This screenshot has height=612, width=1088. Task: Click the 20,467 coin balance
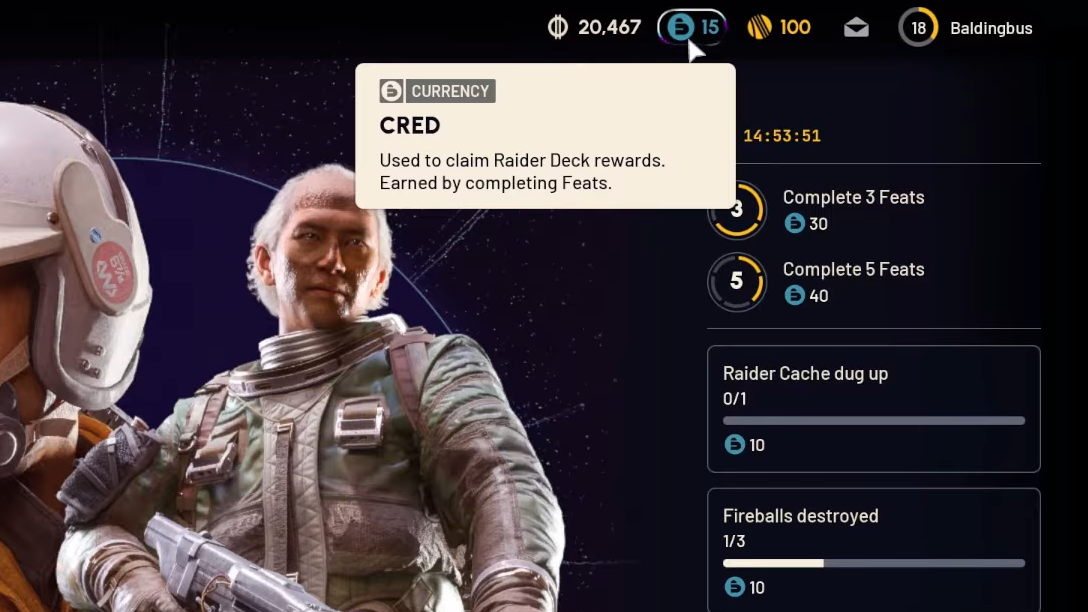(x=595, y=27)
